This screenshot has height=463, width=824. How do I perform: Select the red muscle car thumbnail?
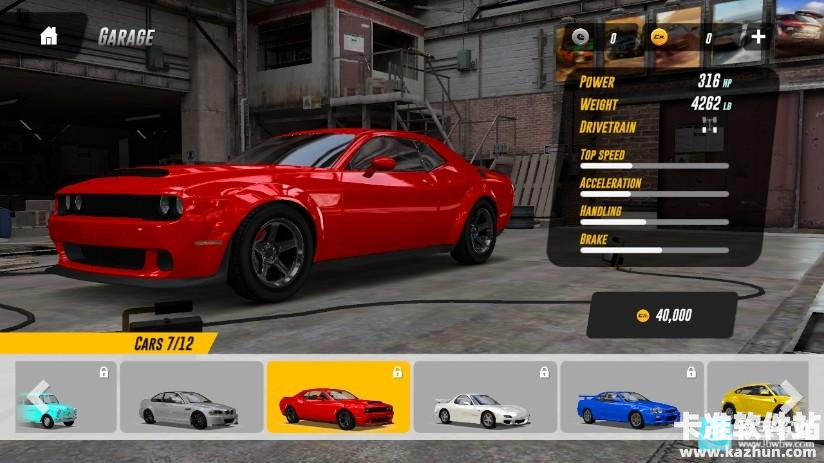click(338, 397)
